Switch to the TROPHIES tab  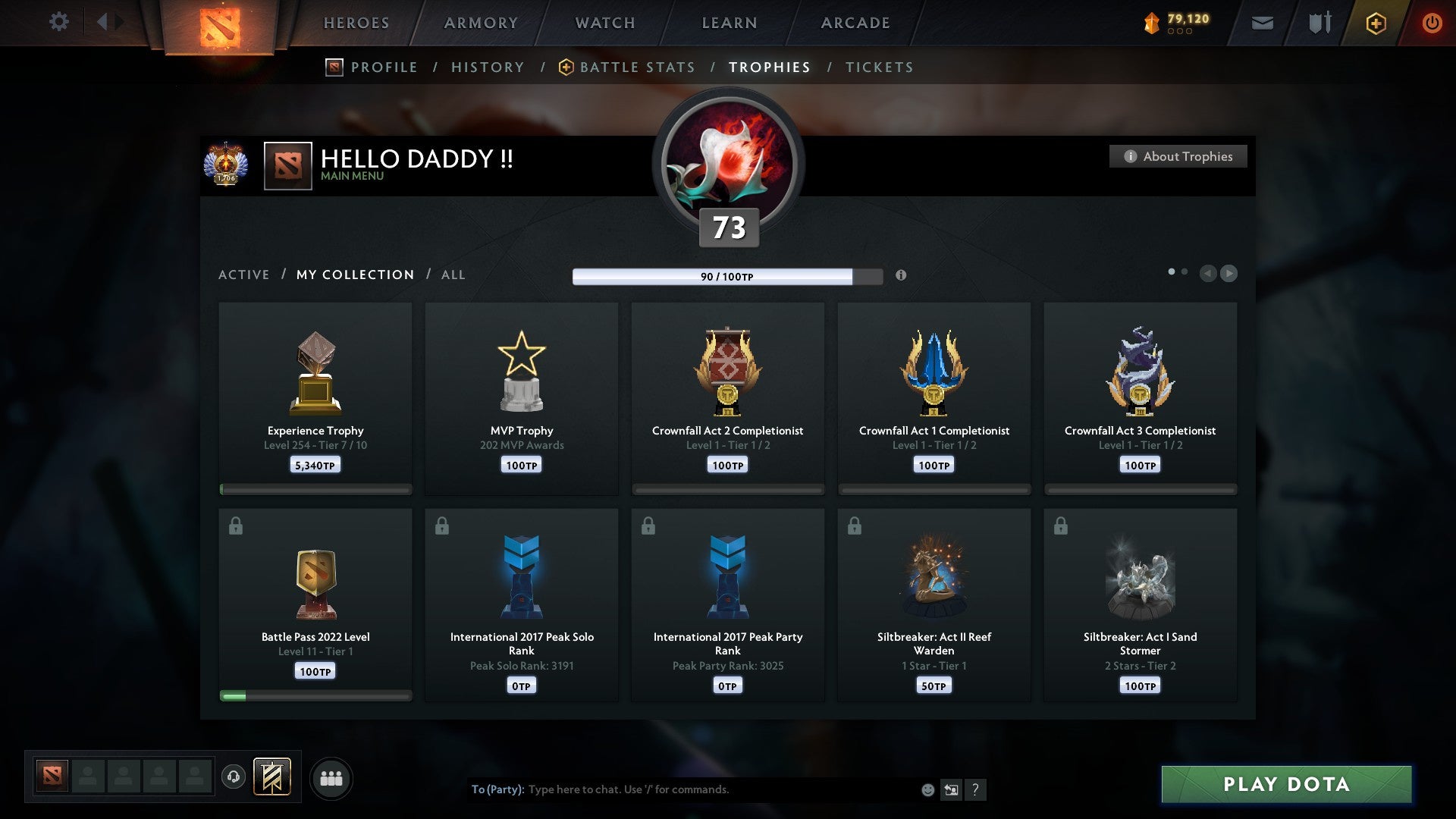[769, 67]
